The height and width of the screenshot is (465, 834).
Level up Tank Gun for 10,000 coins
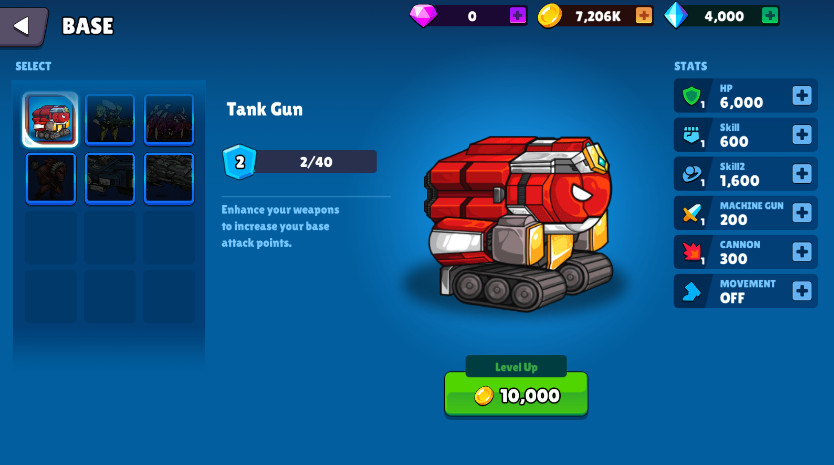[x=516, y=395]
